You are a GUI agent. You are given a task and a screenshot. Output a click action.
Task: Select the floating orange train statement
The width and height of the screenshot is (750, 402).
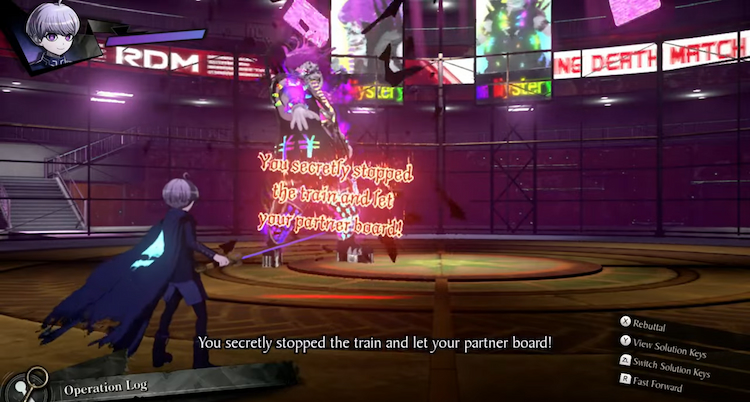click(329, 193)
